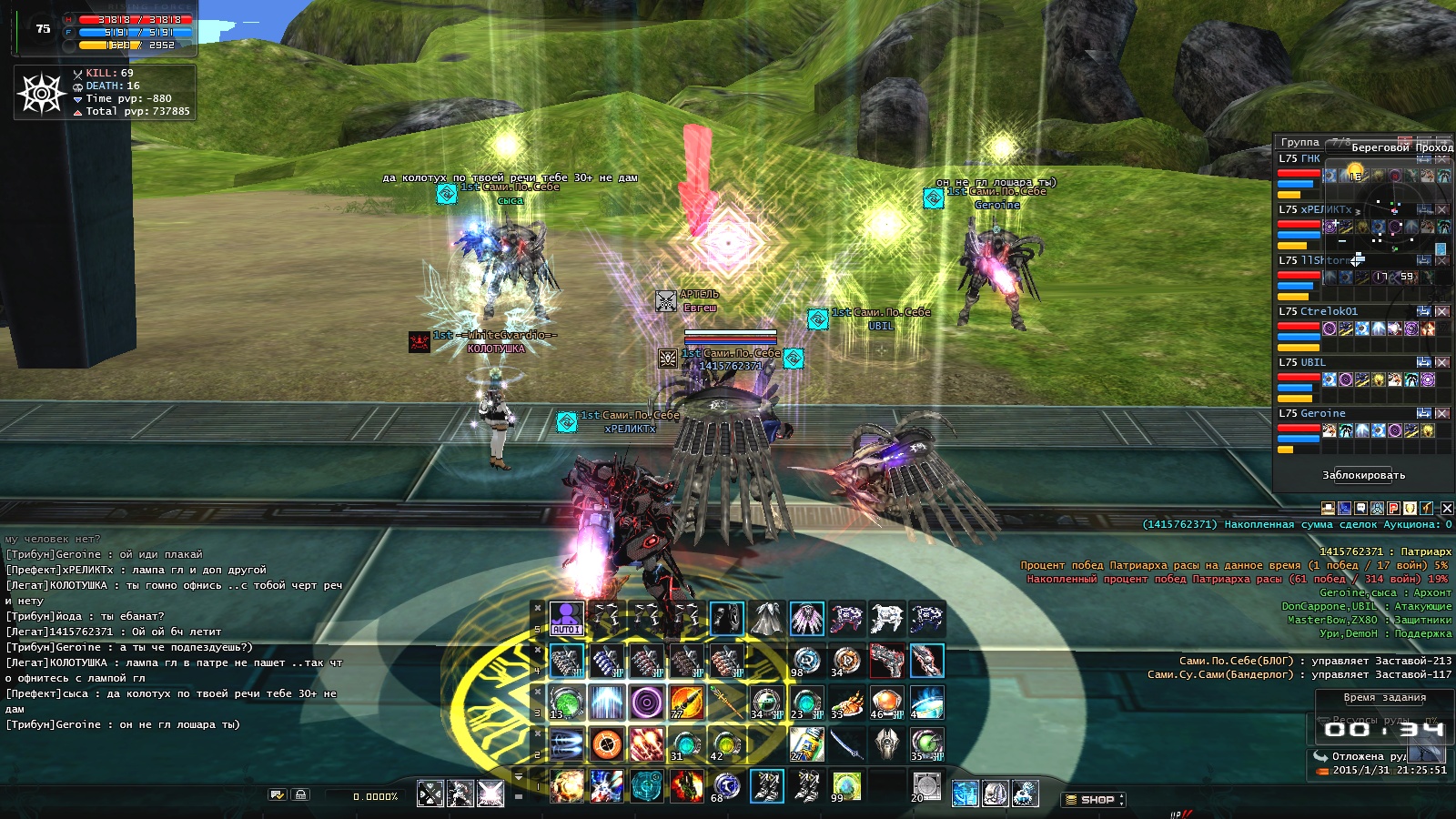This screenshot has width=1456, height=819.
Task: Select party member Geroine in group list
Action: tap(1322, 413)
